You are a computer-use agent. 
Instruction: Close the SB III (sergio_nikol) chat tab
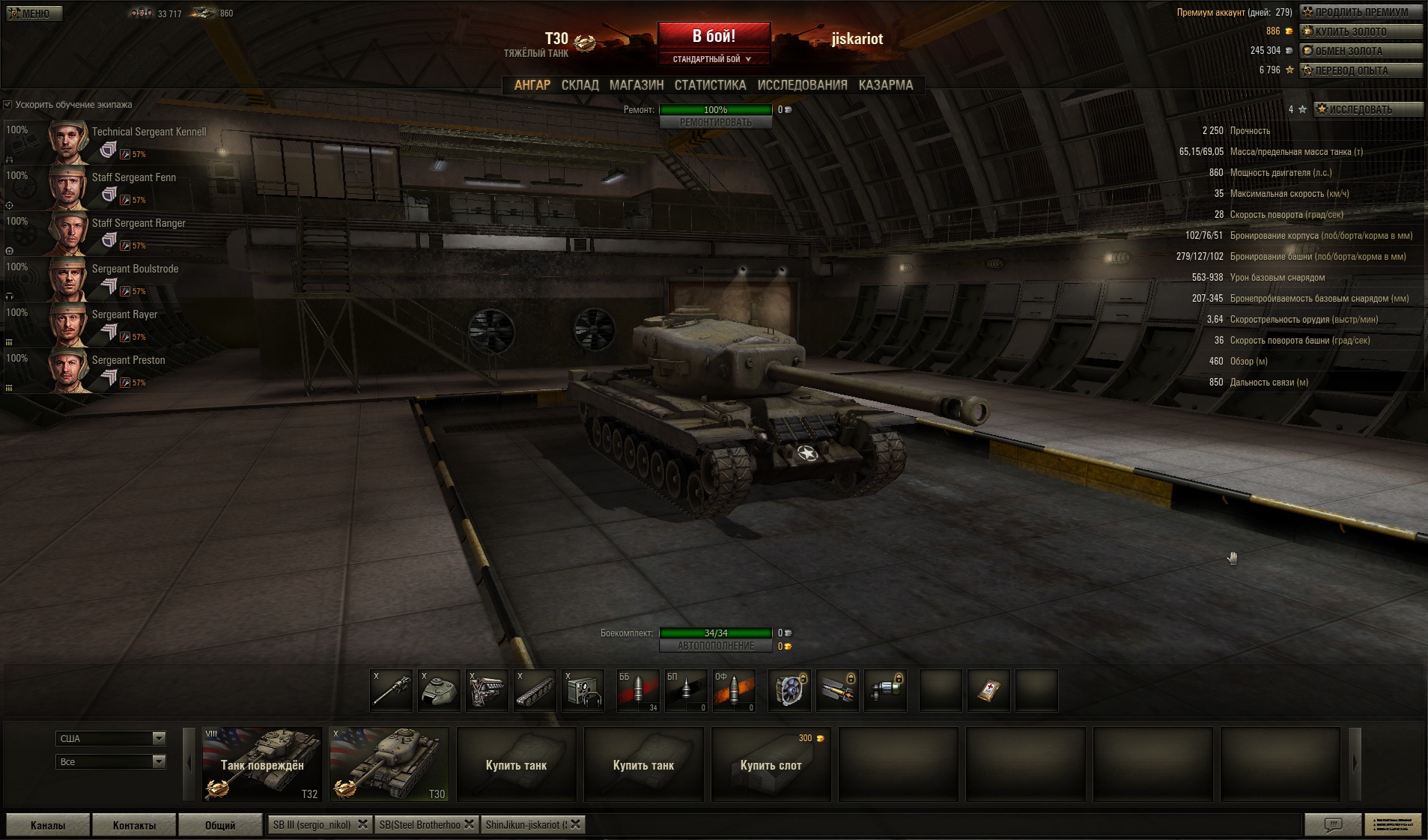pos(363,824)
